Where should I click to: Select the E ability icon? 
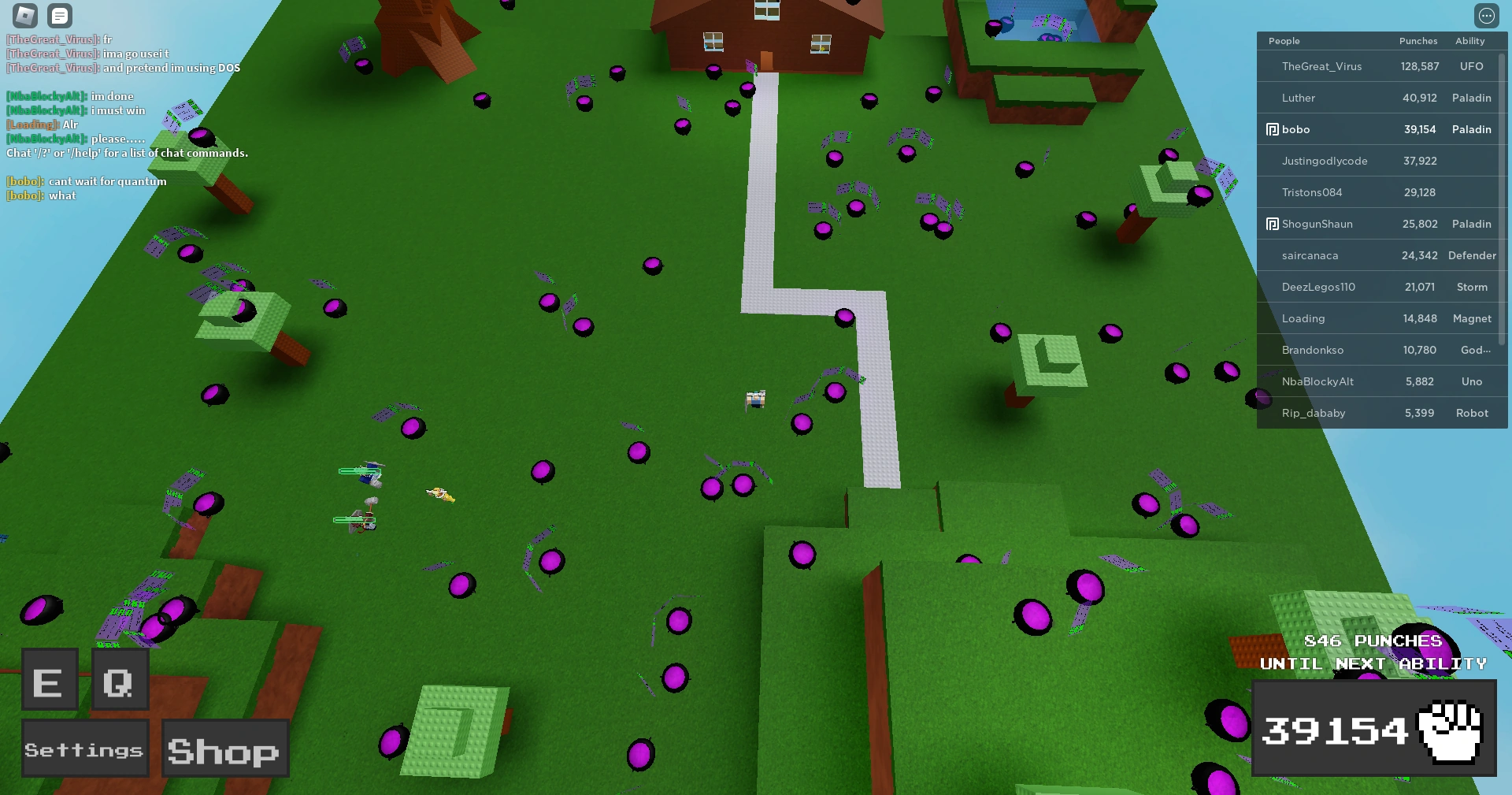click(x=49, y=678)
